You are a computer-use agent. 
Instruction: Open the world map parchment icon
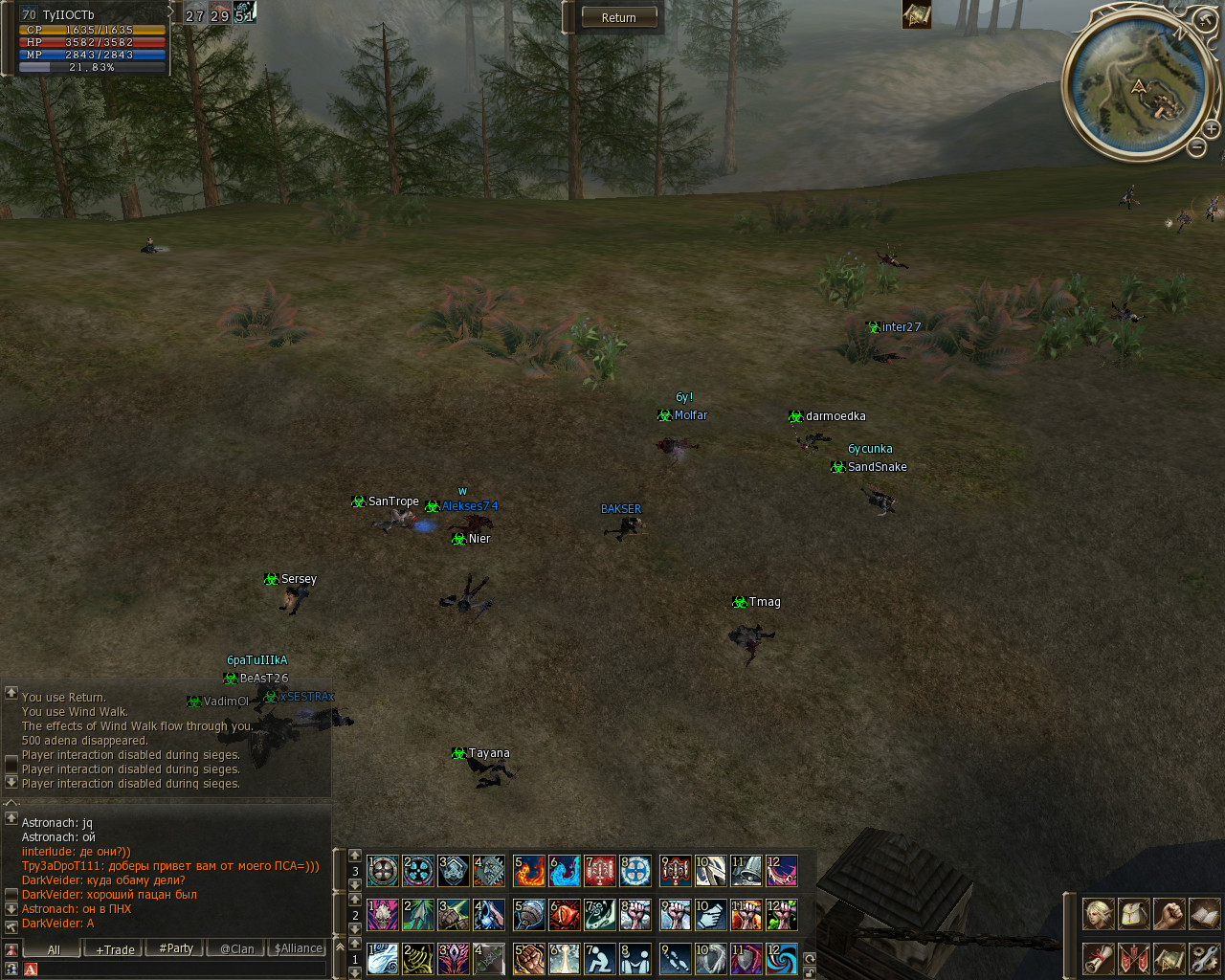click(1169, 958)
